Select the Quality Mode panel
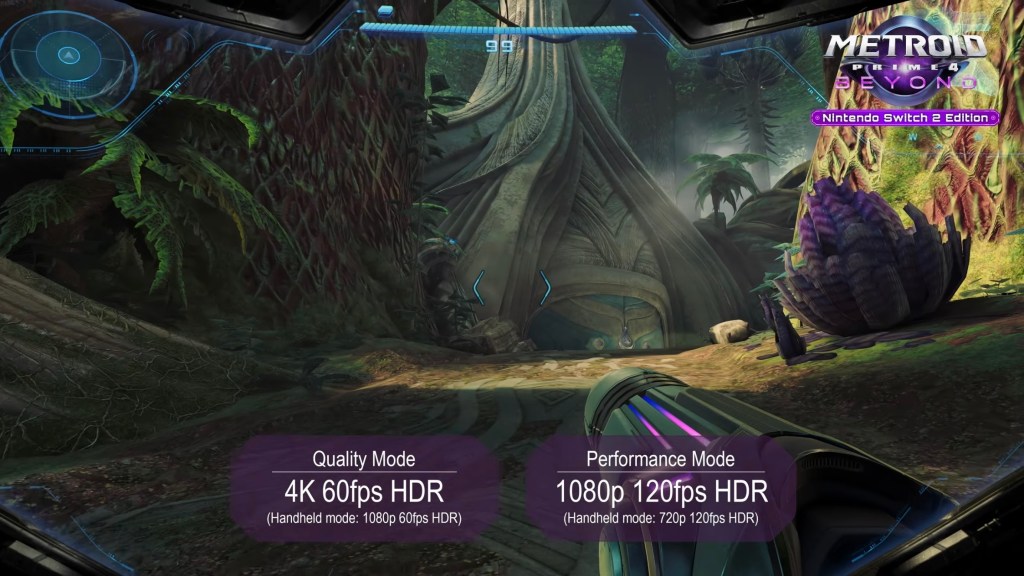 coord(364,489)
